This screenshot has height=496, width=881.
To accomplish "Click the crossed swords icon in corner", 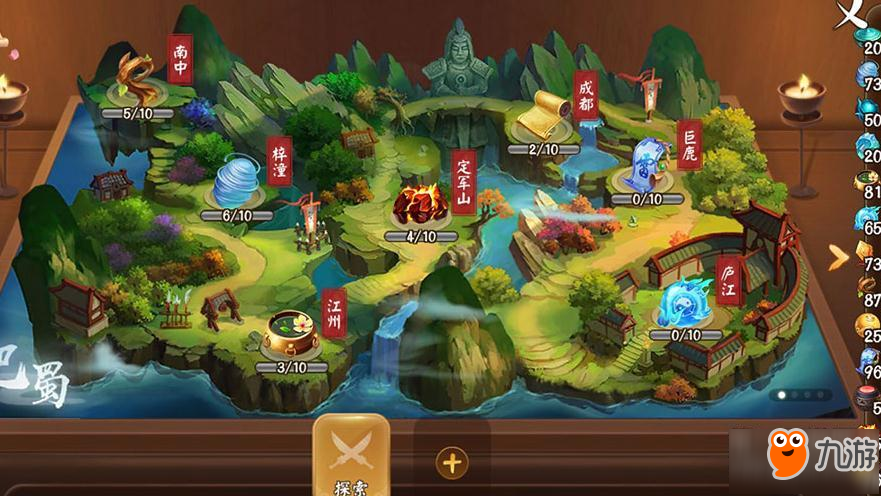I will coord(851,14).
